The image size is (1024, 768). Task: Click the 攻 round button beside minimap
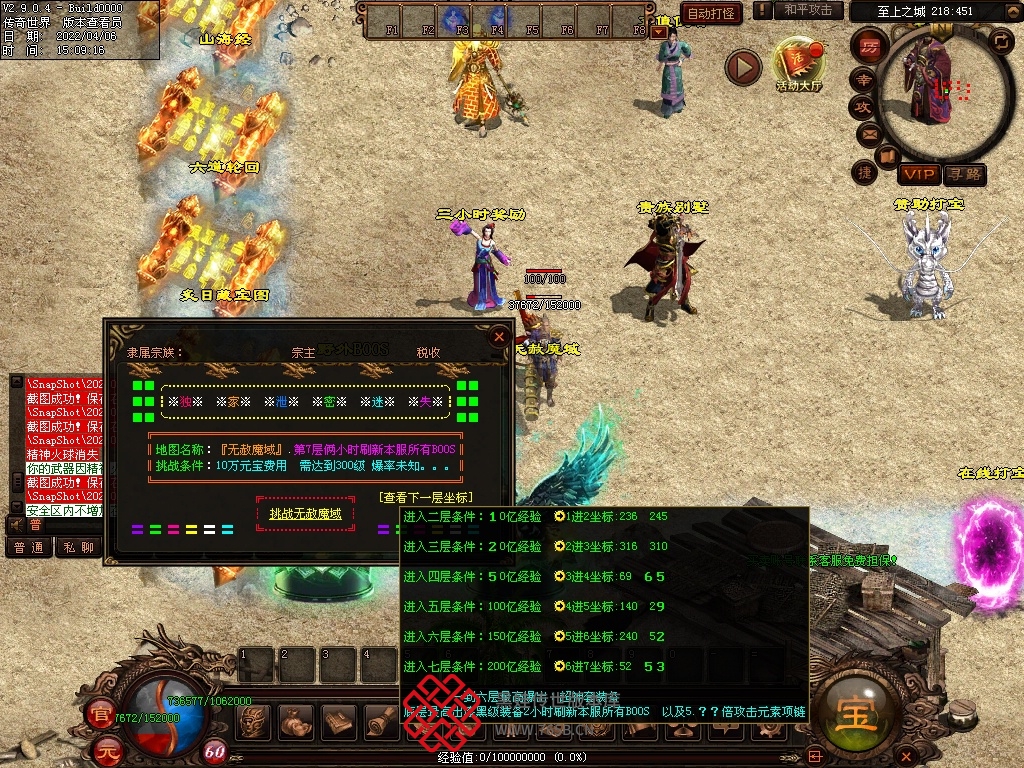click(x=863, y=106)
